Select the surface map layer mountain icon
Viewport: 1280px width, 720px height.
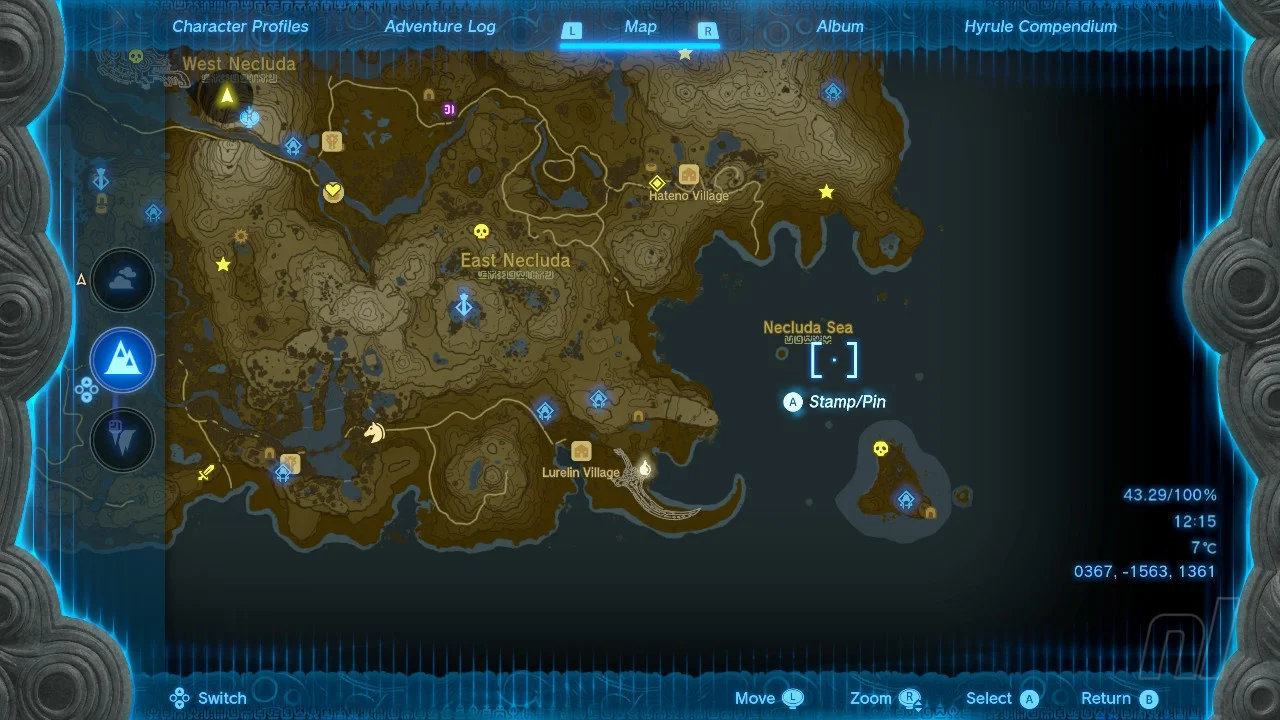pyautogui.click(x=122, y=360)
